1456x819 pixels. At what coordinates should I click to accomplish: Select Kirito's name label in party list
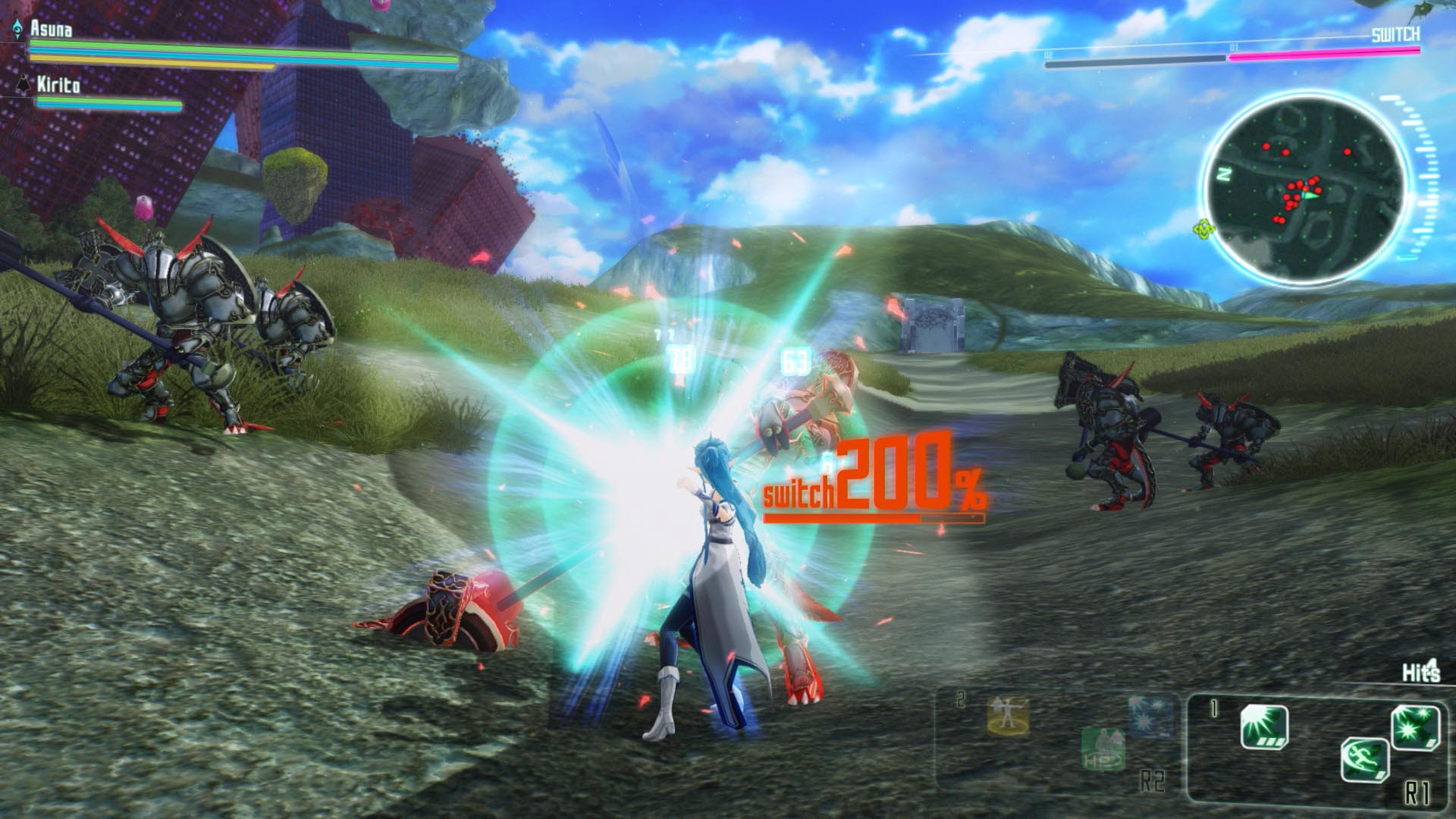click(58, 84)
